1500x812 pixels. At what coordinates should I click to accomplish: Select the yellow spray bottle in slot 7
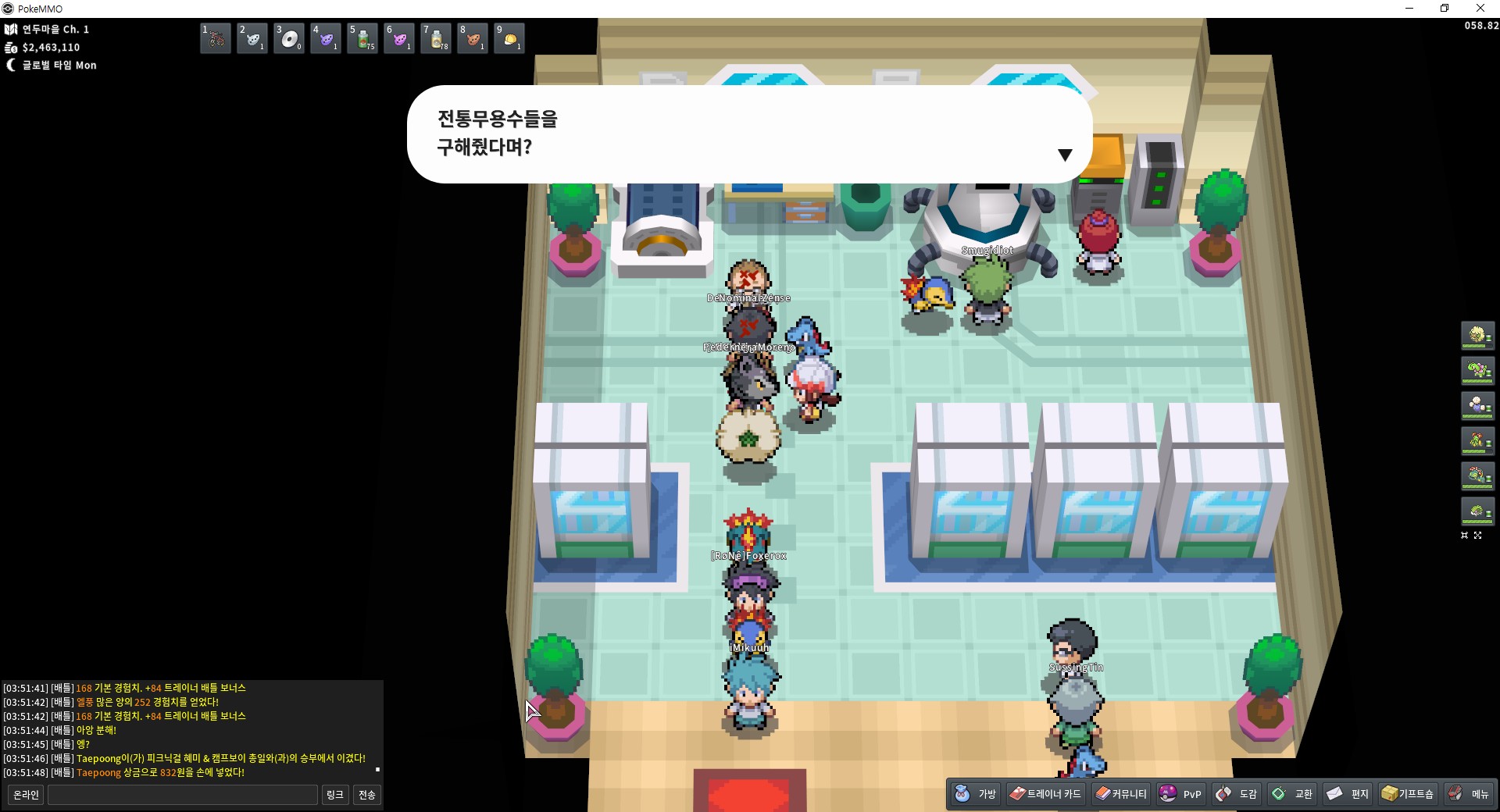click(x=435, y=38)
